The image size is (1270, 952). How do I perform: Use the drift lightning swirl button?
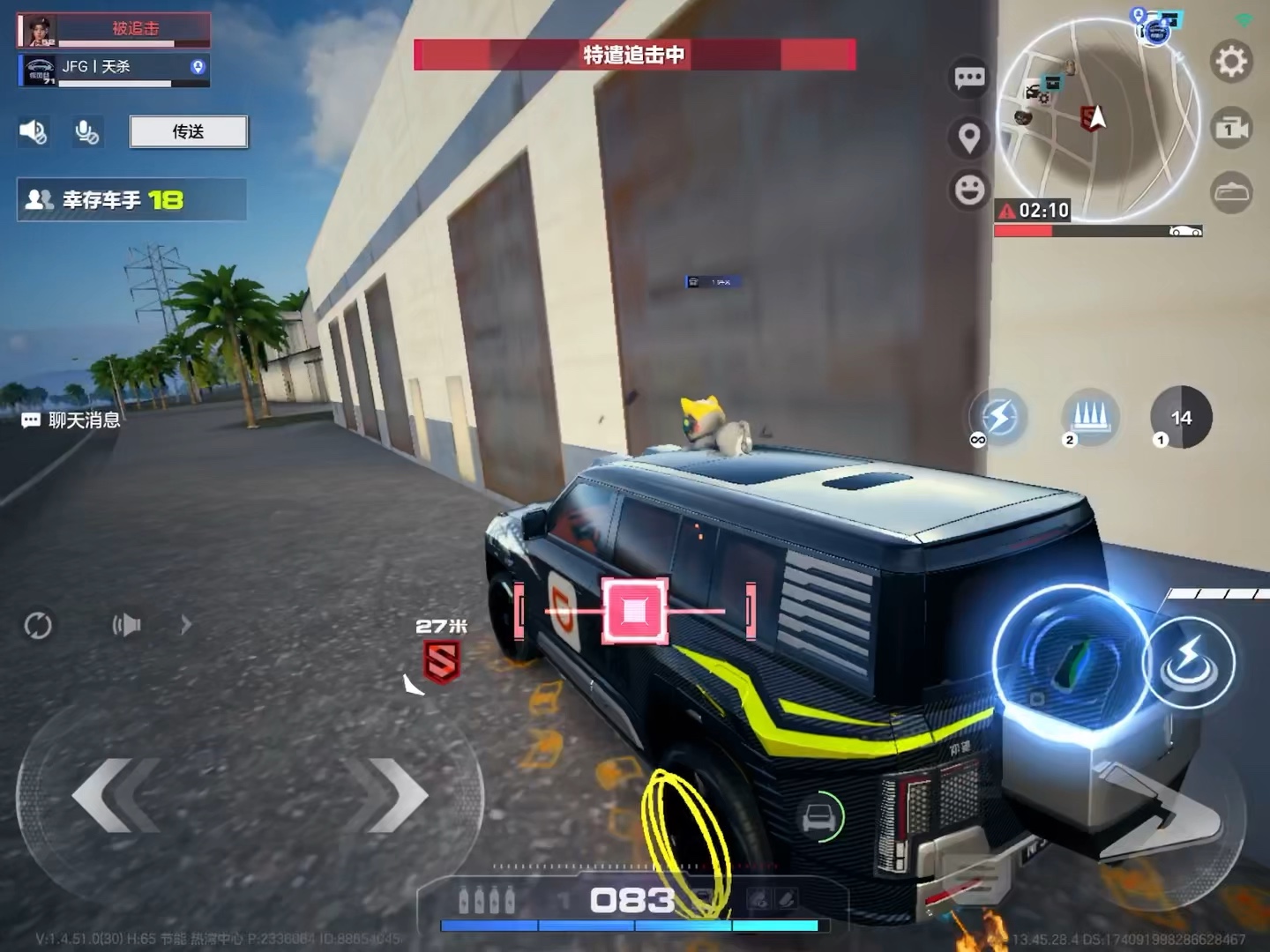1189,662
